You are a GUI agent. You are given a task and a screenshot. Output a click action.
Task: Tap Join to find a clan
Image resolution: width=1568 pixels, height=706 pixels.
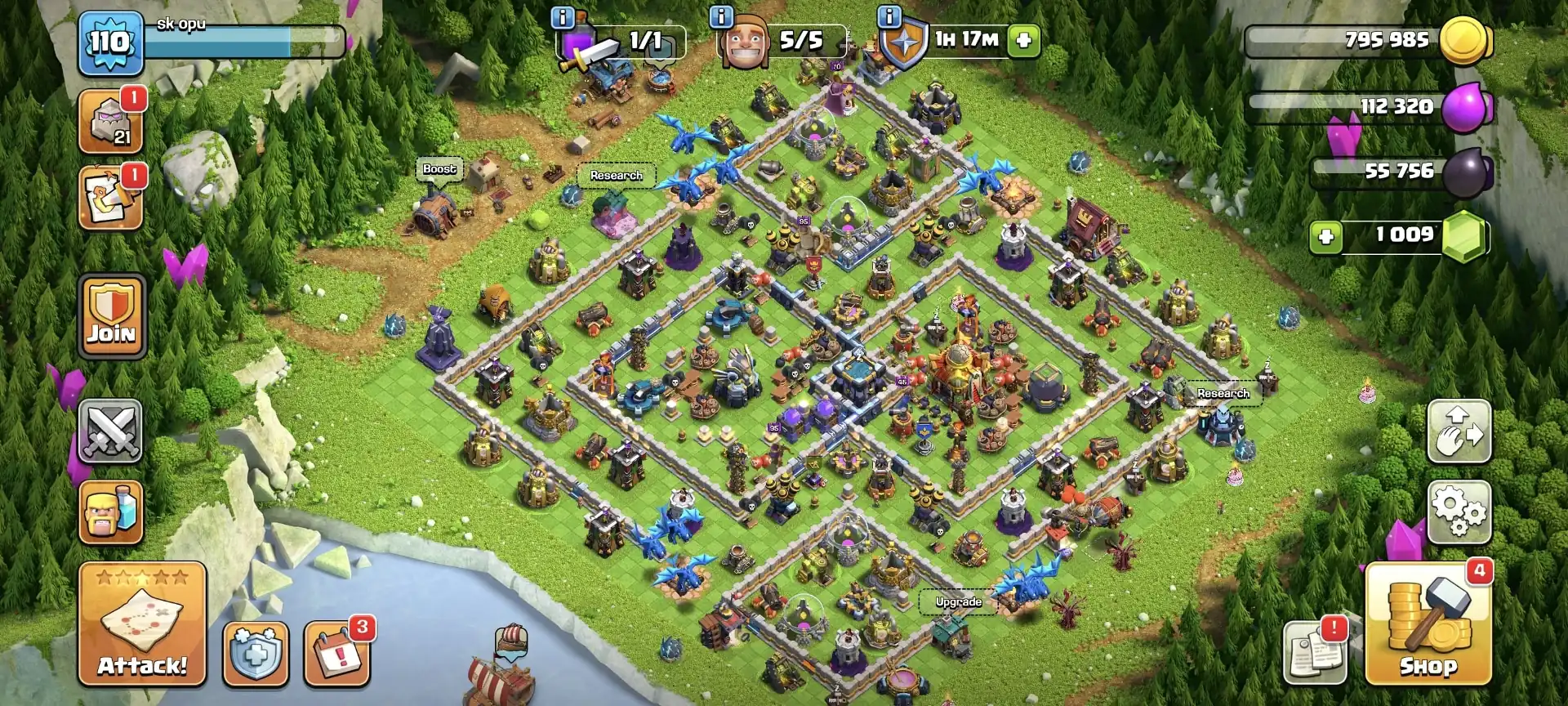pos(111,317)
